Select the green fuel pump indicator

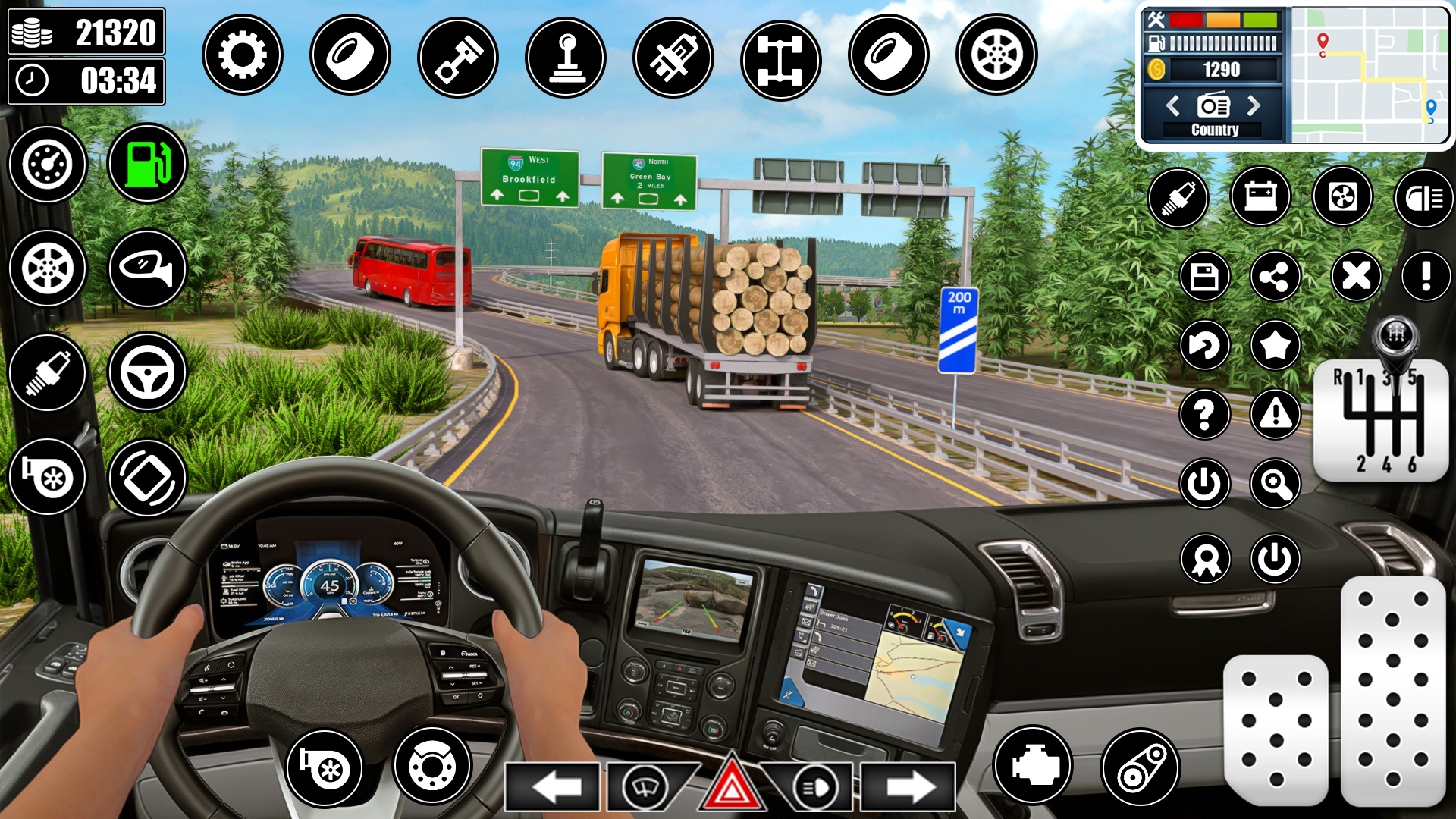click(x=147, y=164)
